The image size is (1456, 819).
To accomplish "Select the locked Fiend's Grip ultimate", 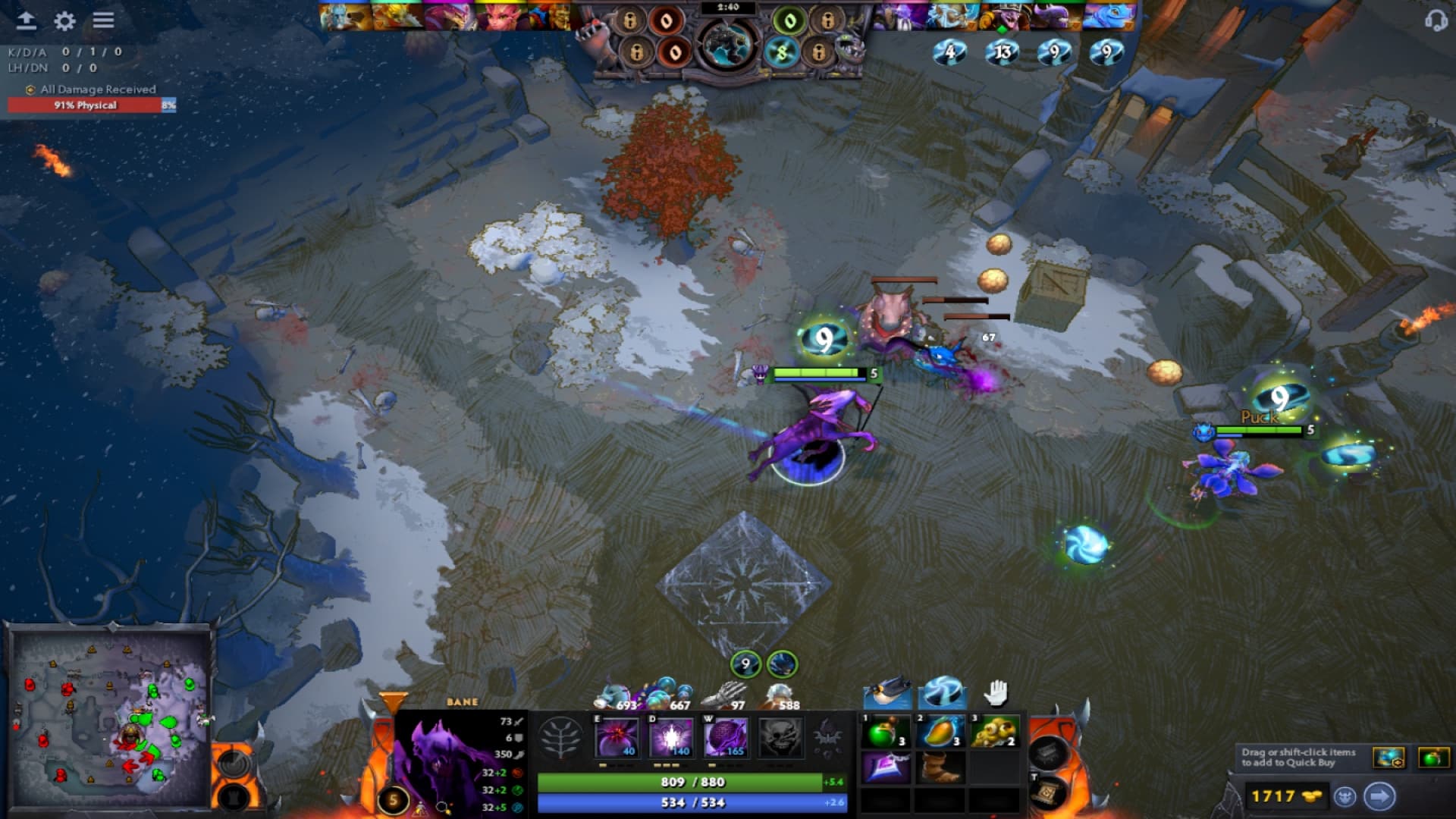I will (780, 737).
